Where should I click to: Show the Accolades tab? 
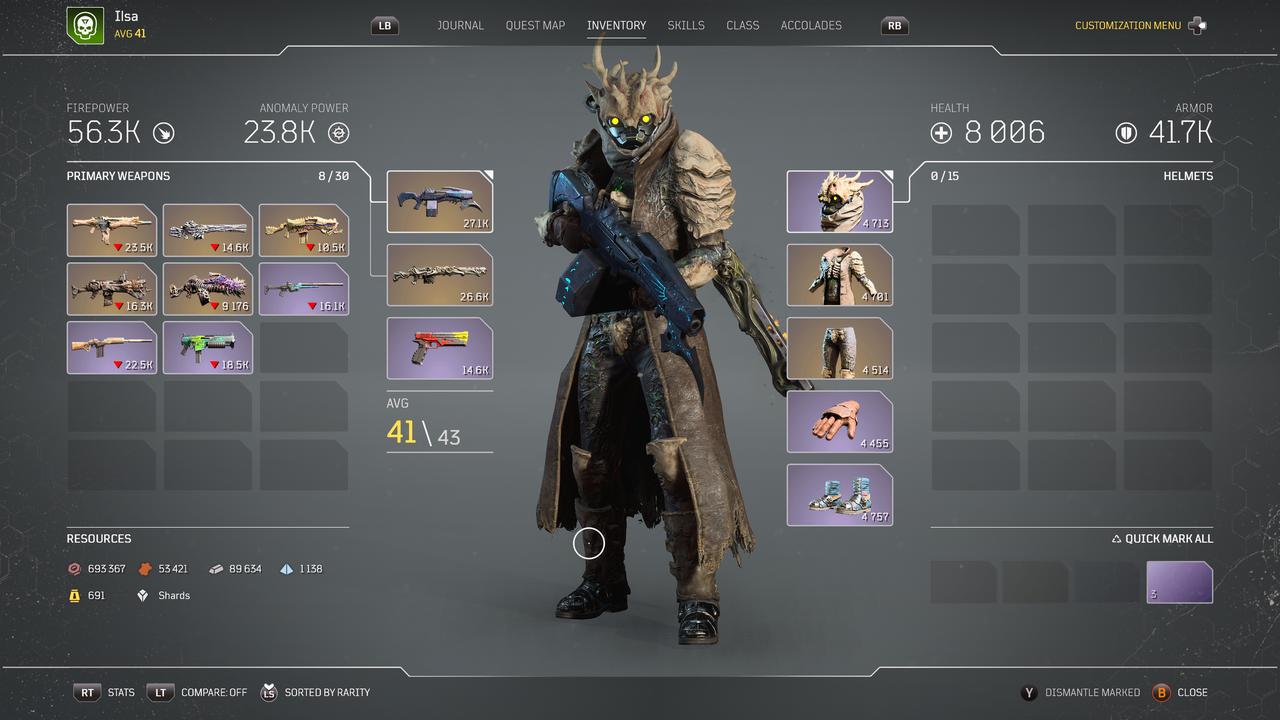pyautogui.click(x=811, y=25)
